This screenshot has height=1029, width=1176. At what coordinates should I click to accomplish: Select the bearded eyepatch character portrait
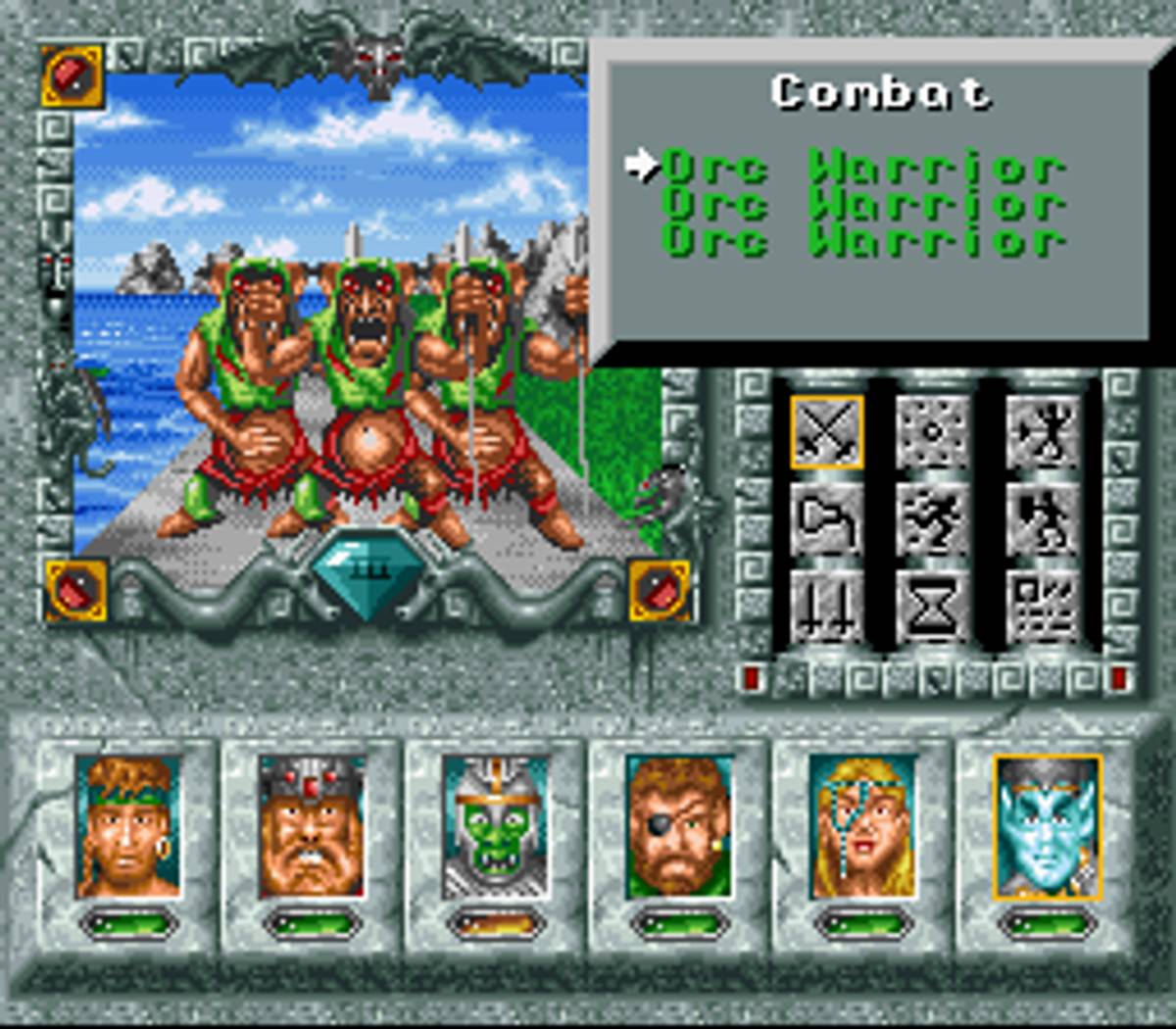pyautogui.click(x=678, y=826)
